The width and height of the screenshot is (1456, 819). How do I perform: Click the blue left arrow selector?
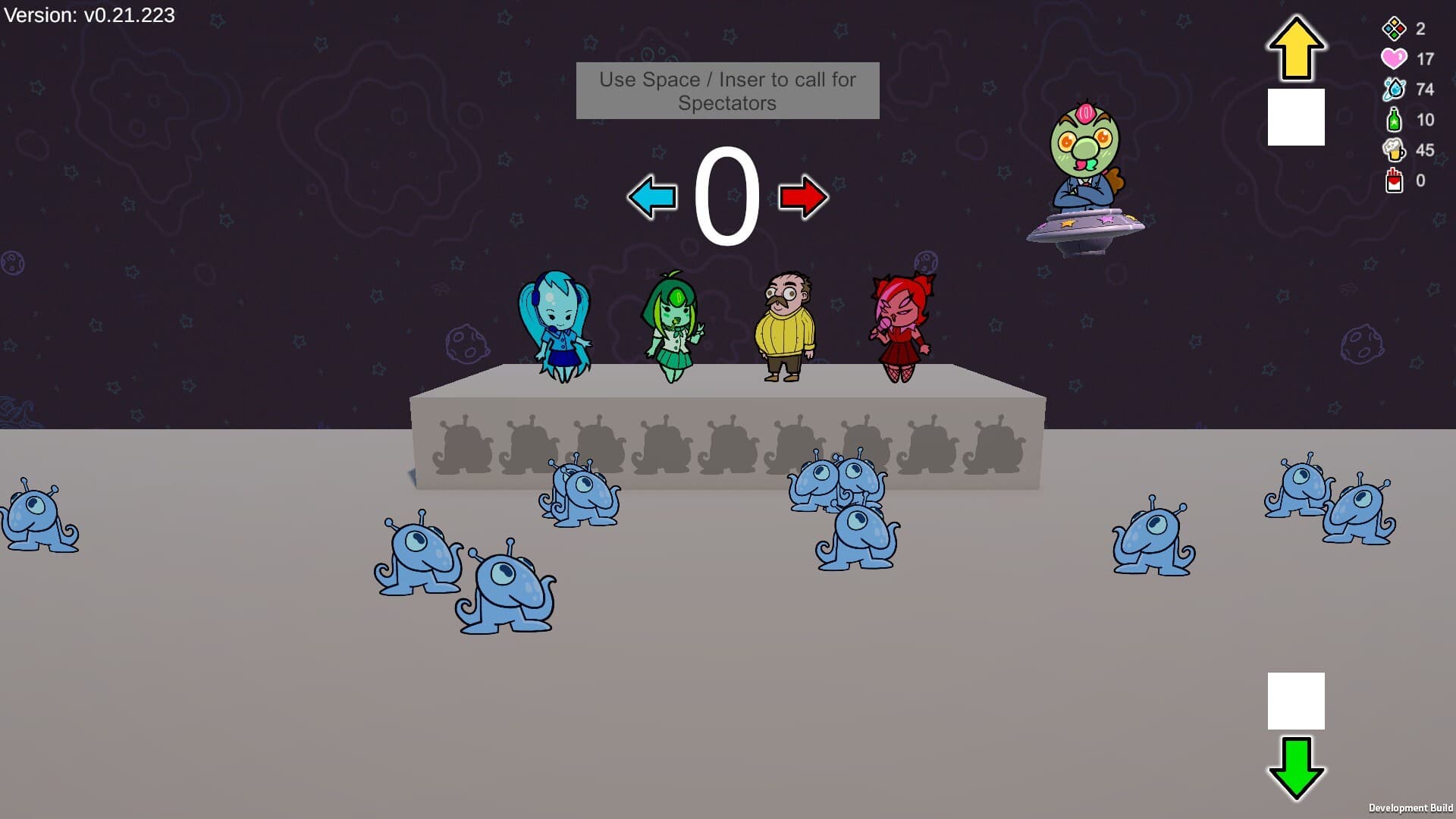pyautogui.click(x=654, y=197)
